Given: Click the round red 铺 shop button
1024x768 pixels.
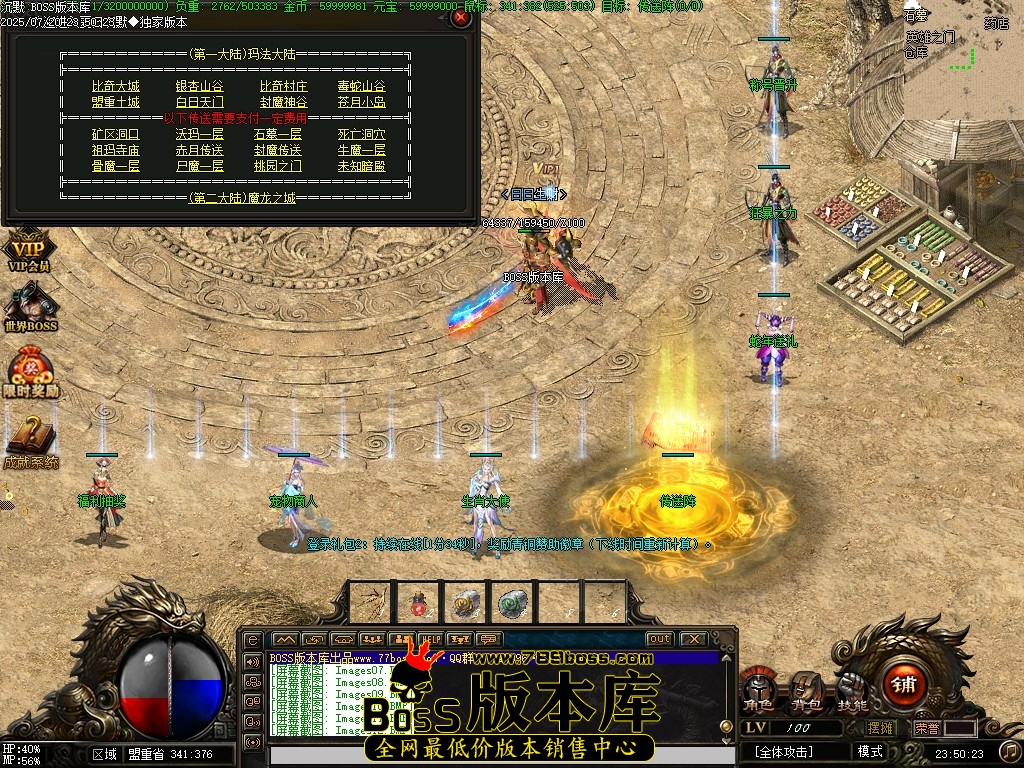Looking at the screenshot, I should coord(906,684).
